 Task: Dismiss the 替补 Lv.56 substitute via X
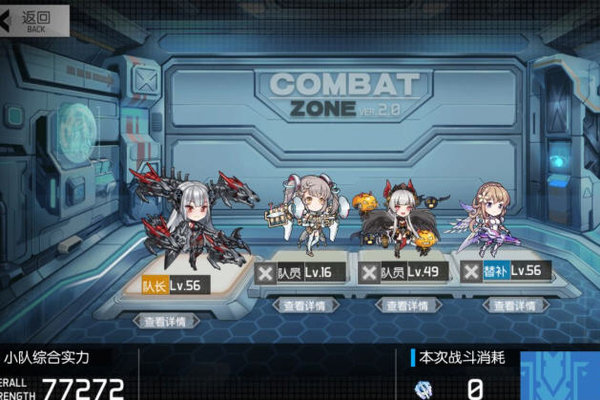tap(472, 271)
